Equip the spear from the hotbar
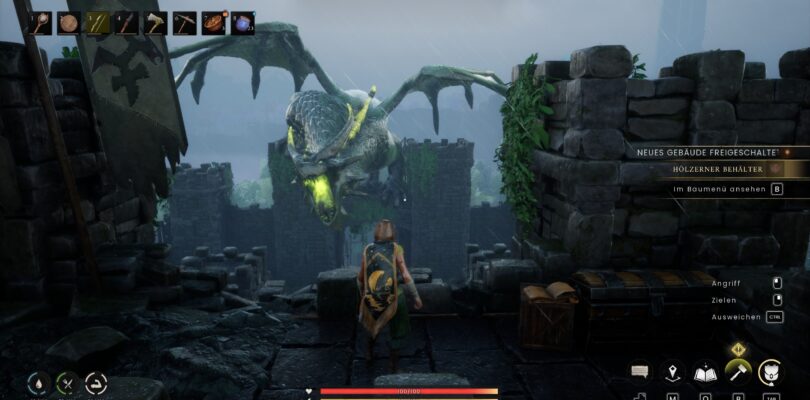 point(127,22)
